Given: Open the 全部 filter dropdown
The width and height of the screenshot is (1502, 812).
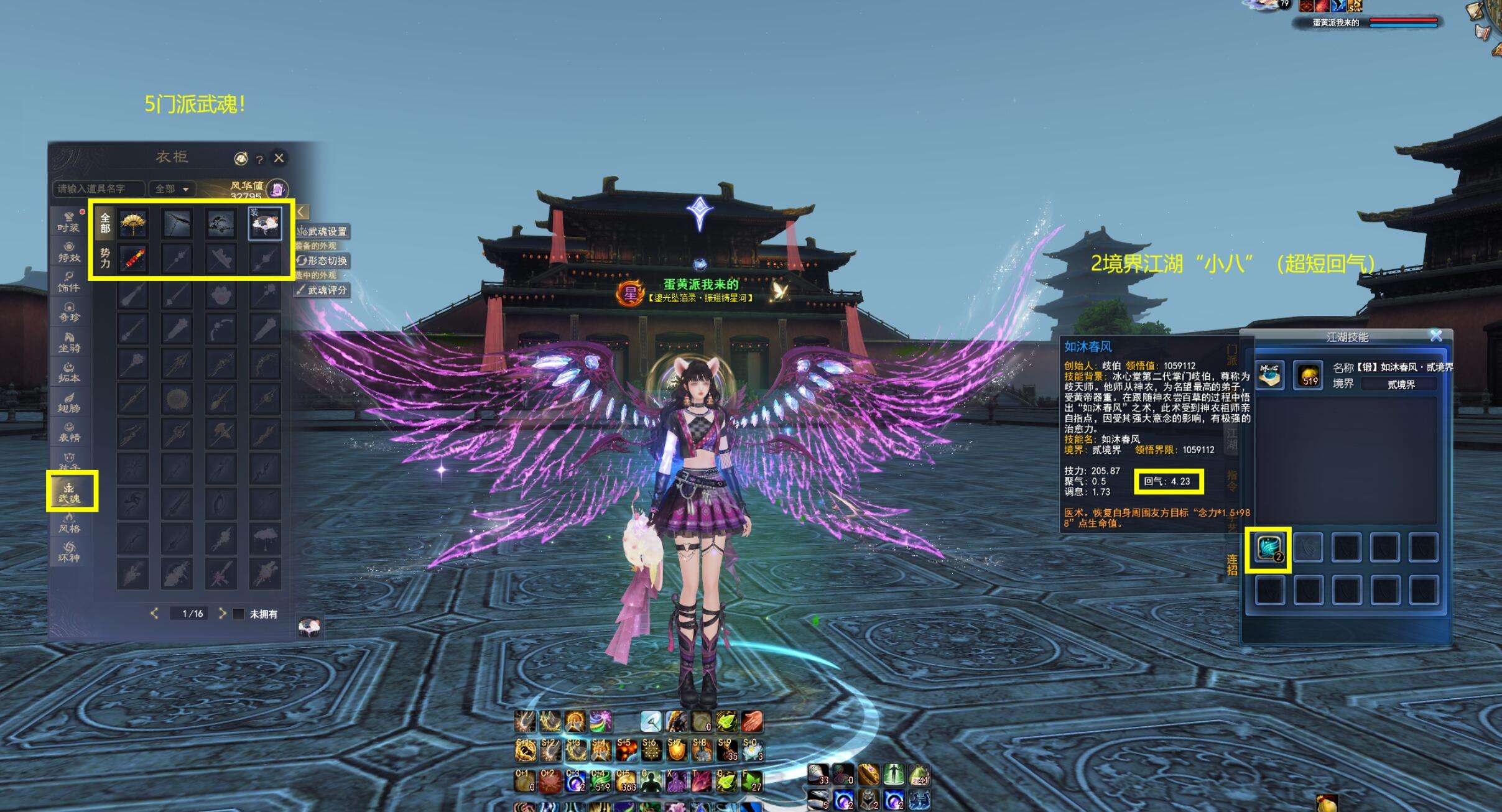Looking at the screenshot, I should point(172,188).
